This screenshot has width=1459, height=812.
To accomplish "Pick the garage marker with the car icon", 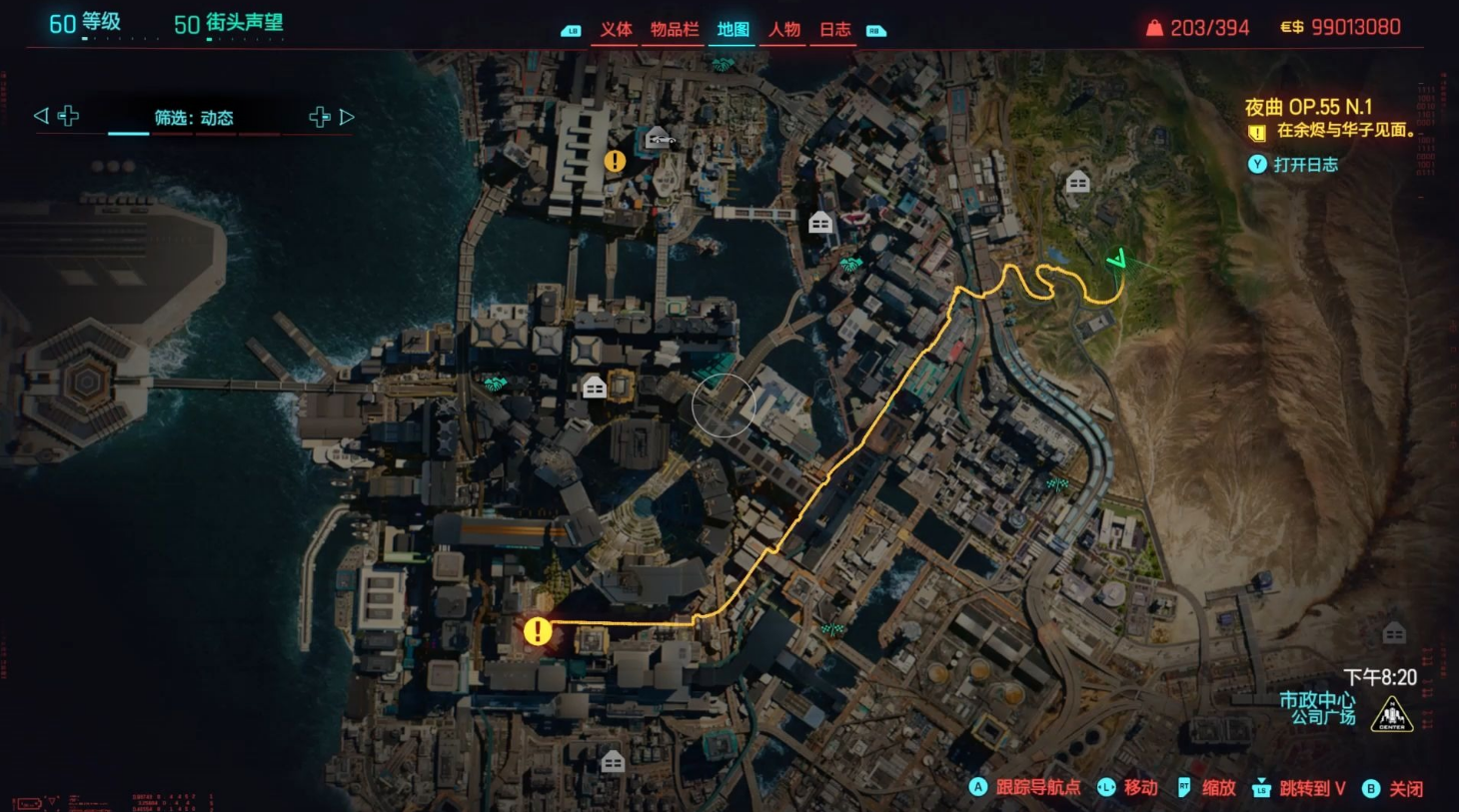I will pos(659,138).
